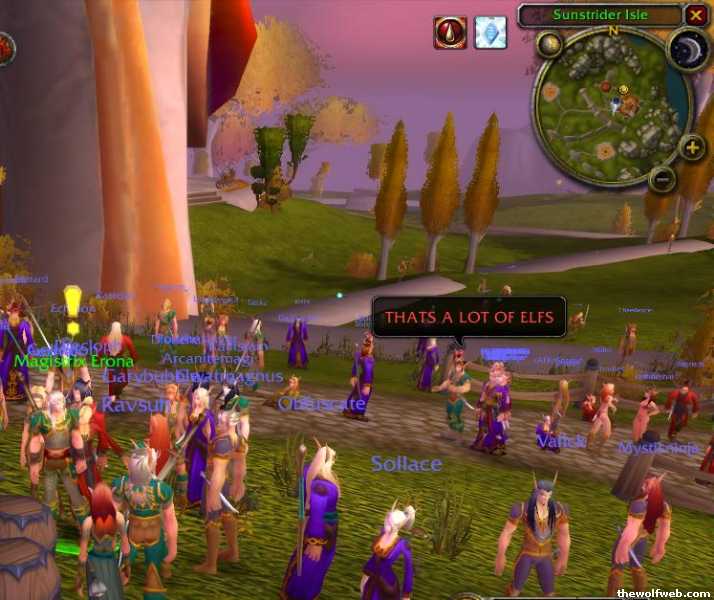Zoom out the minimap with minus button
Viewport: 714px width, 600px height.
click(661, 178)
